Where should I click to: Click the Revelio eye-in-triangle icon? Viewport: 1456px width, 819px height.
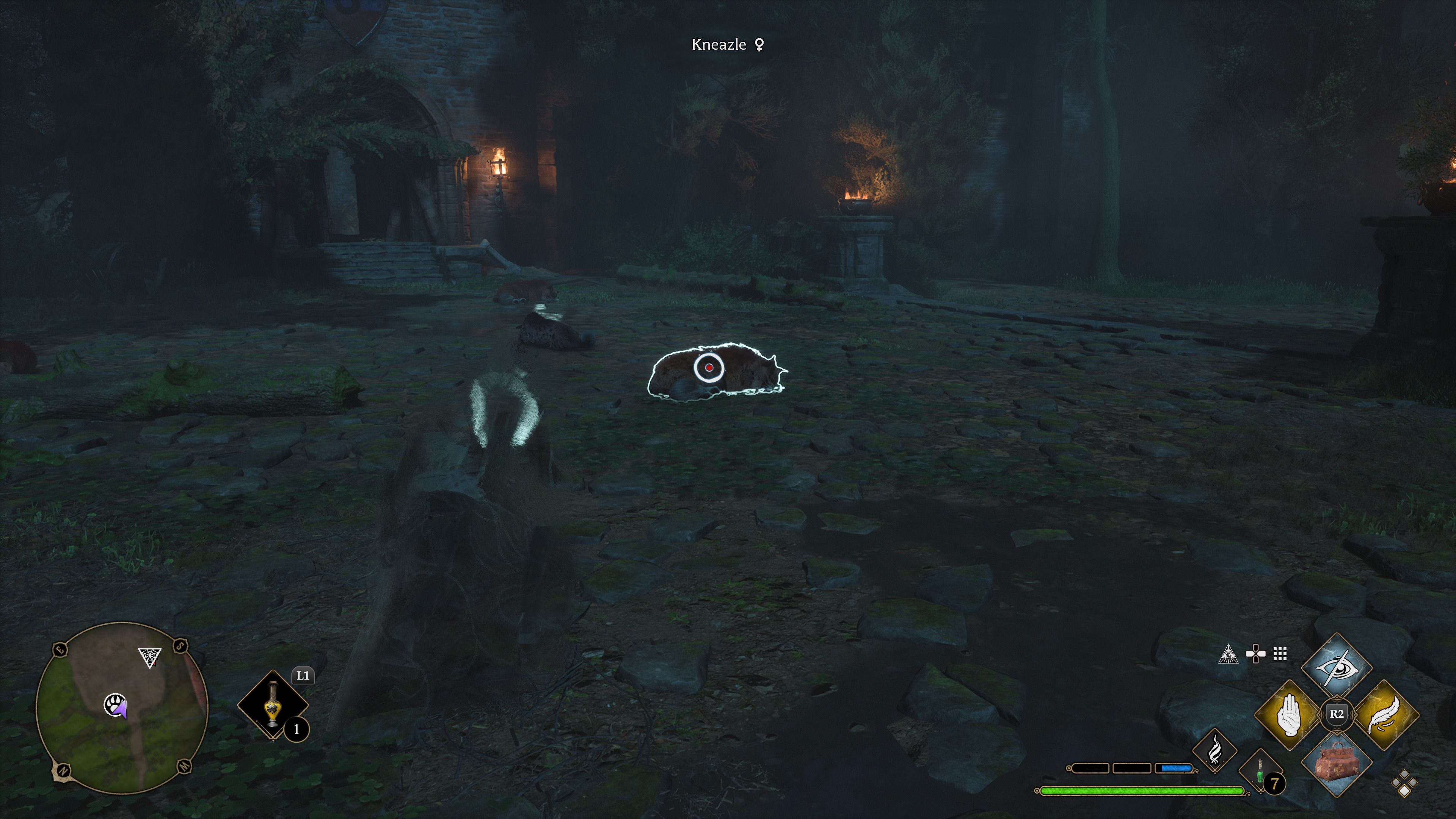point(1228,654)
